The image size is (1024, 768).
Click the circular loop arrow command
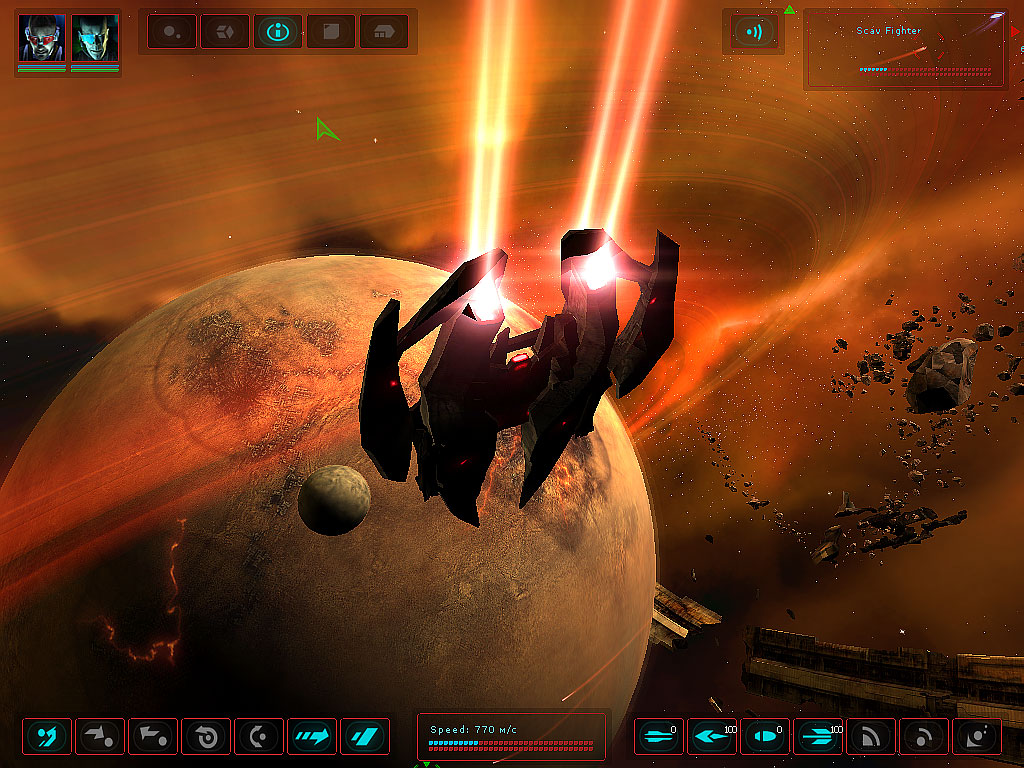[x=206, y=737]
